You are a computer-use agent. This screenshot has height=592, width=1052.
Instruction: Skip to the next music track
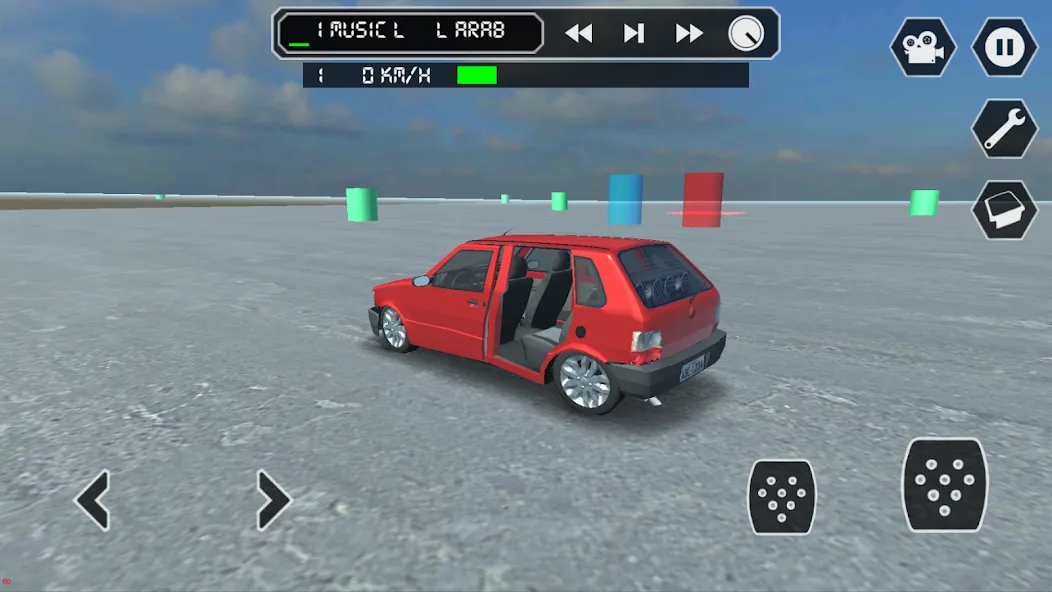tap(689, 33)
